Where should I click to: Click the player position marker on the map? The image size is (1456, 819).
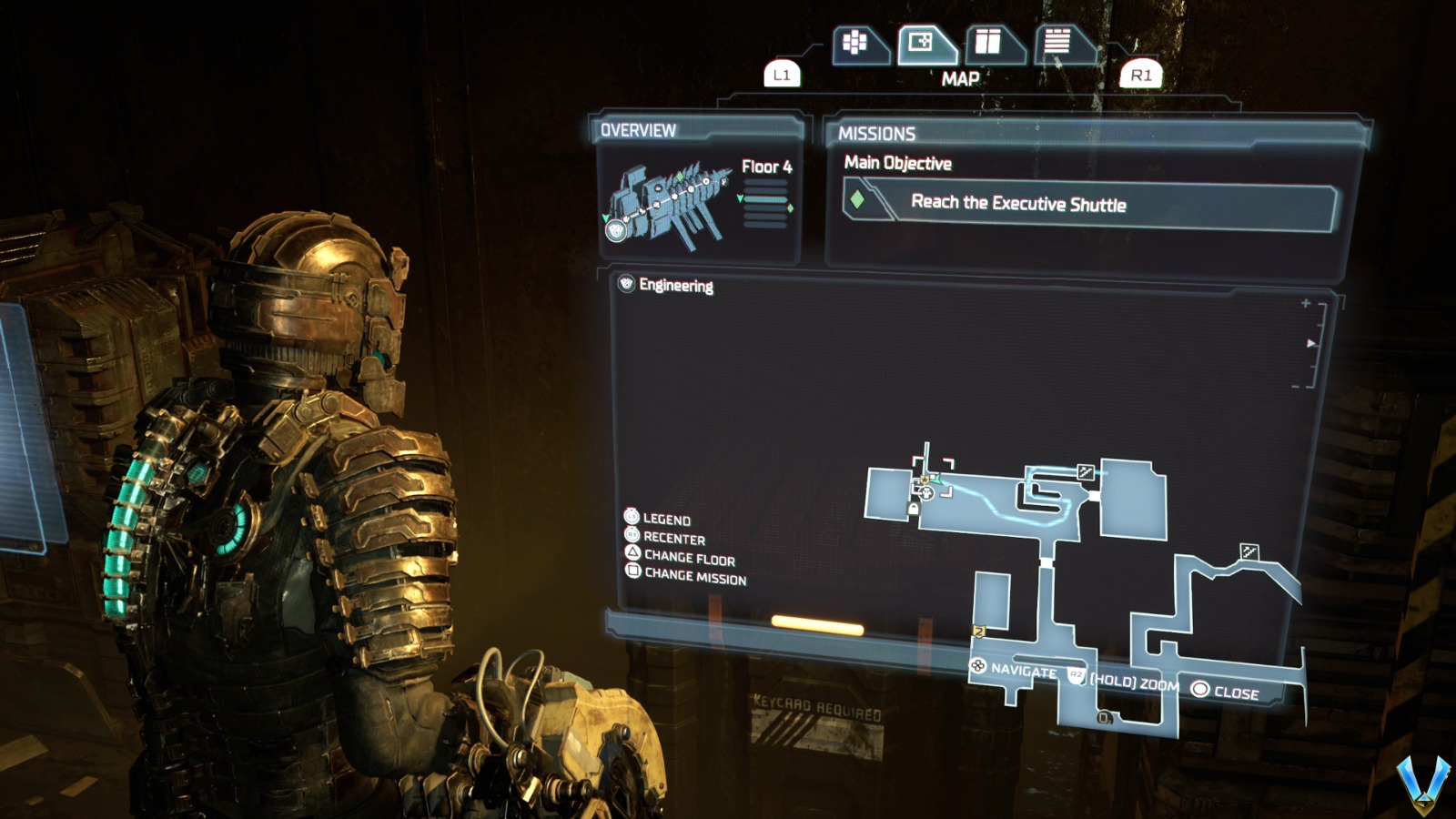[927, 494]
